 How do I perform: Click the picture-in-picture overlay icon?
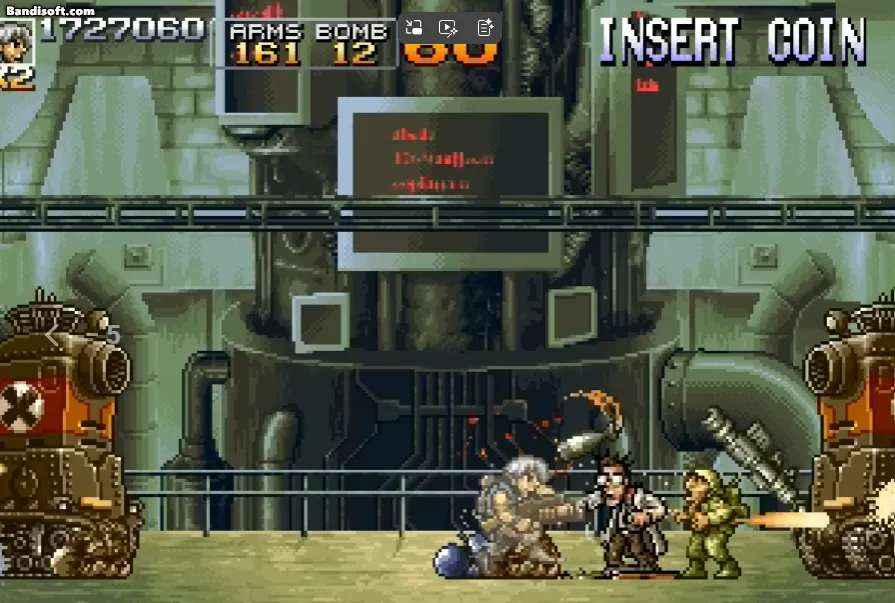pos(414,28)
